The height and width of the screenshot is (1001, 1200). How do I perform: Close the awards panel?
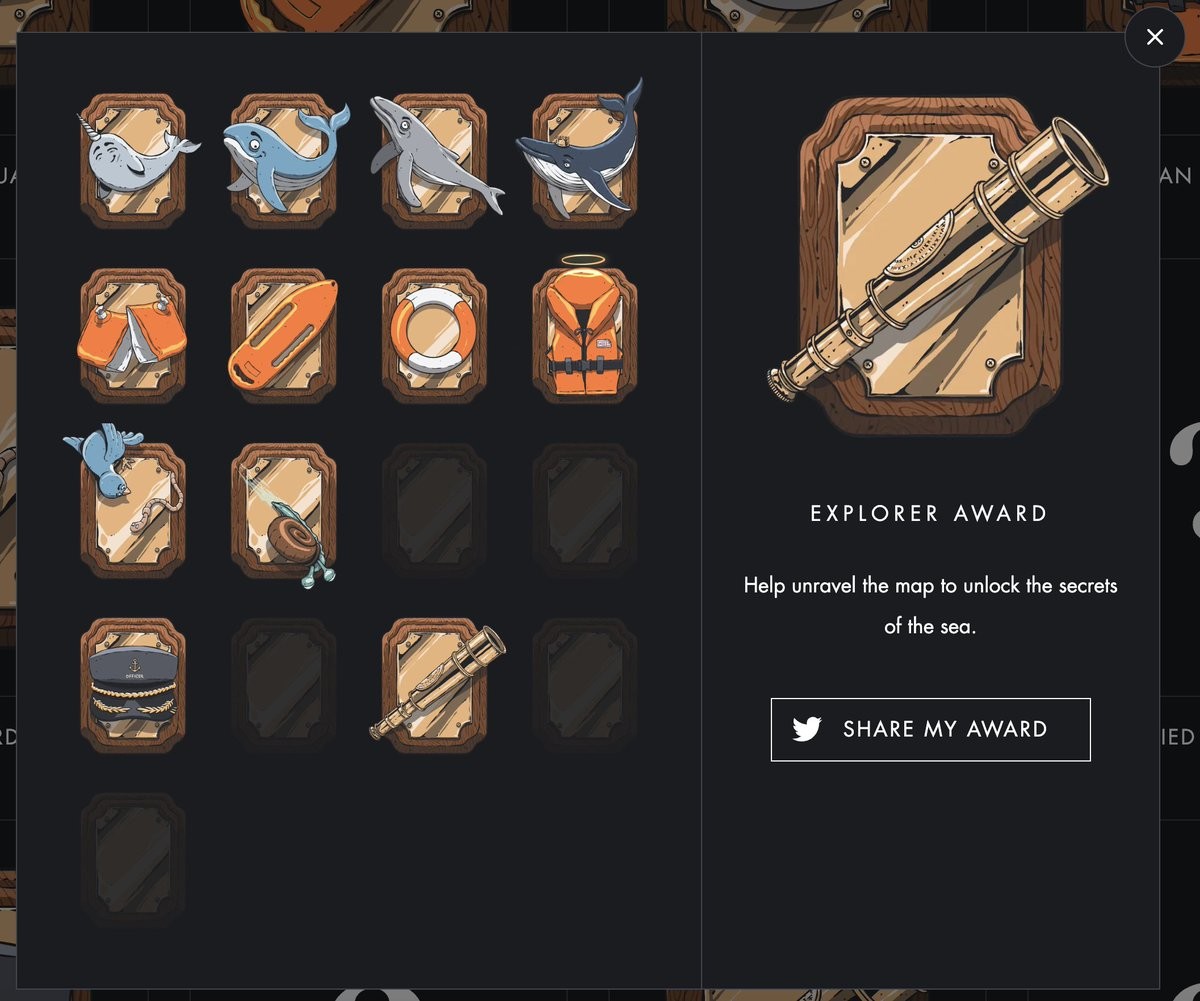click(1154, 38)
